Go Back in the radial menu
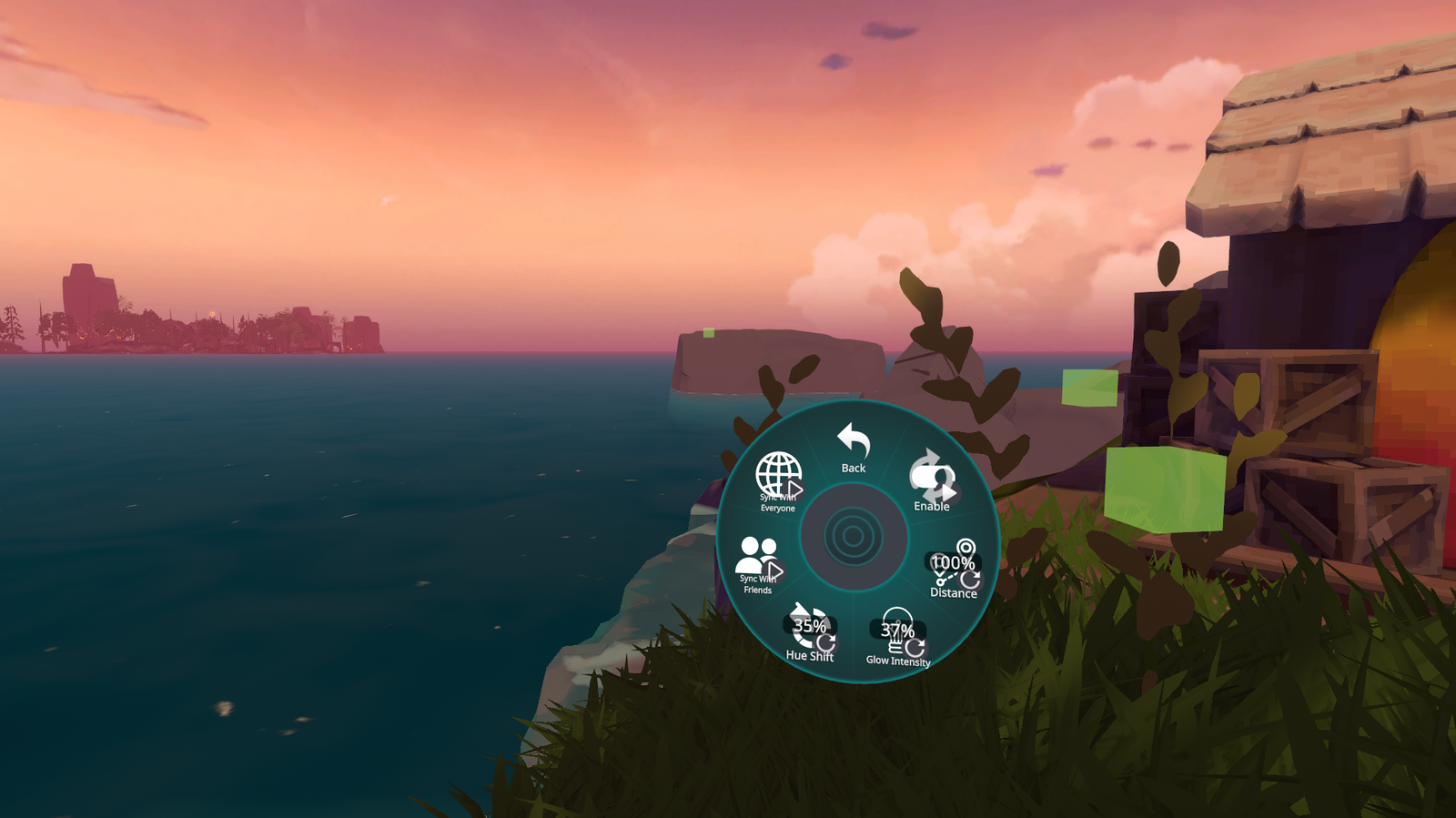The height and width of the screenshot is (818, 1456). point(854,447)
